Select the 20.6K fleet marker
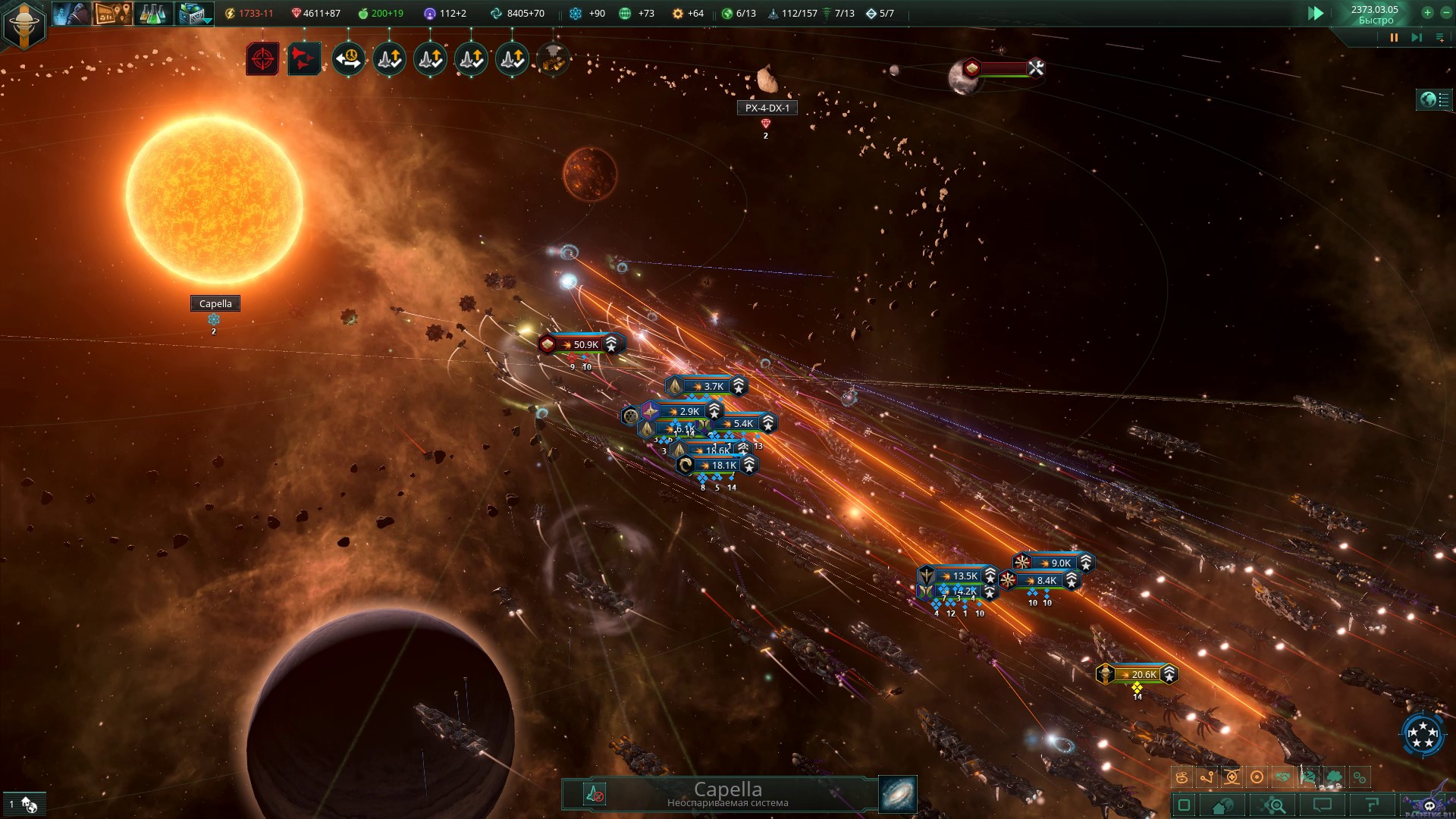1456x819 pixels. click(x=1137, y=674)
